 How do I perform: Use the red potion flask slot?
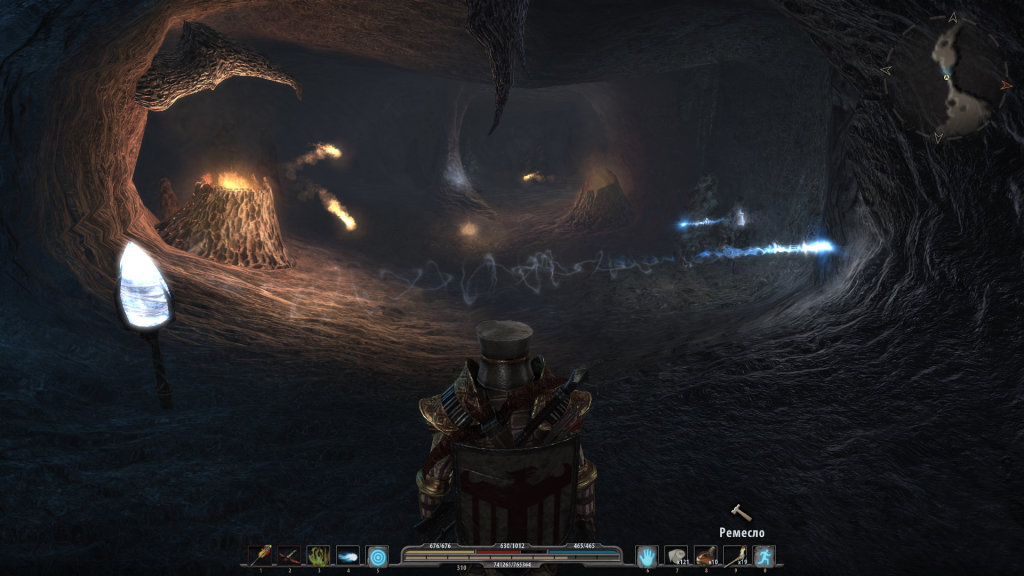[706, 555]
